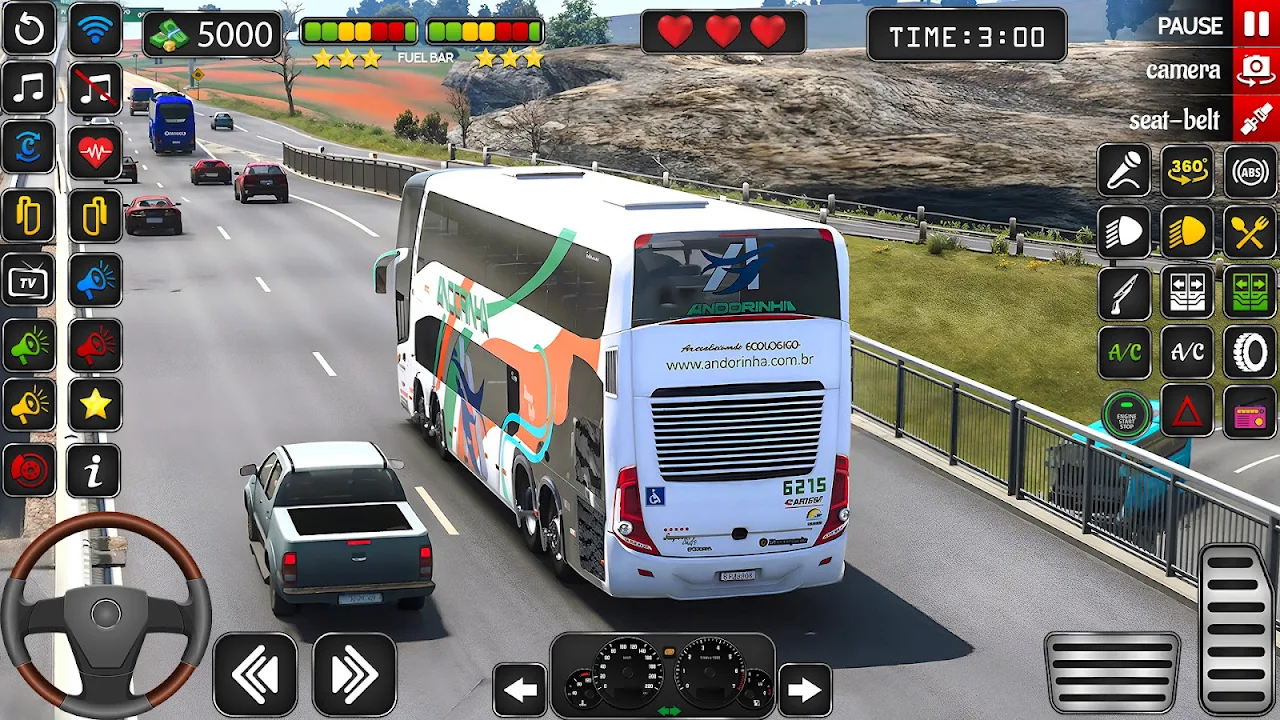Mute music with the crossed-out note icon

pos(95,89)
